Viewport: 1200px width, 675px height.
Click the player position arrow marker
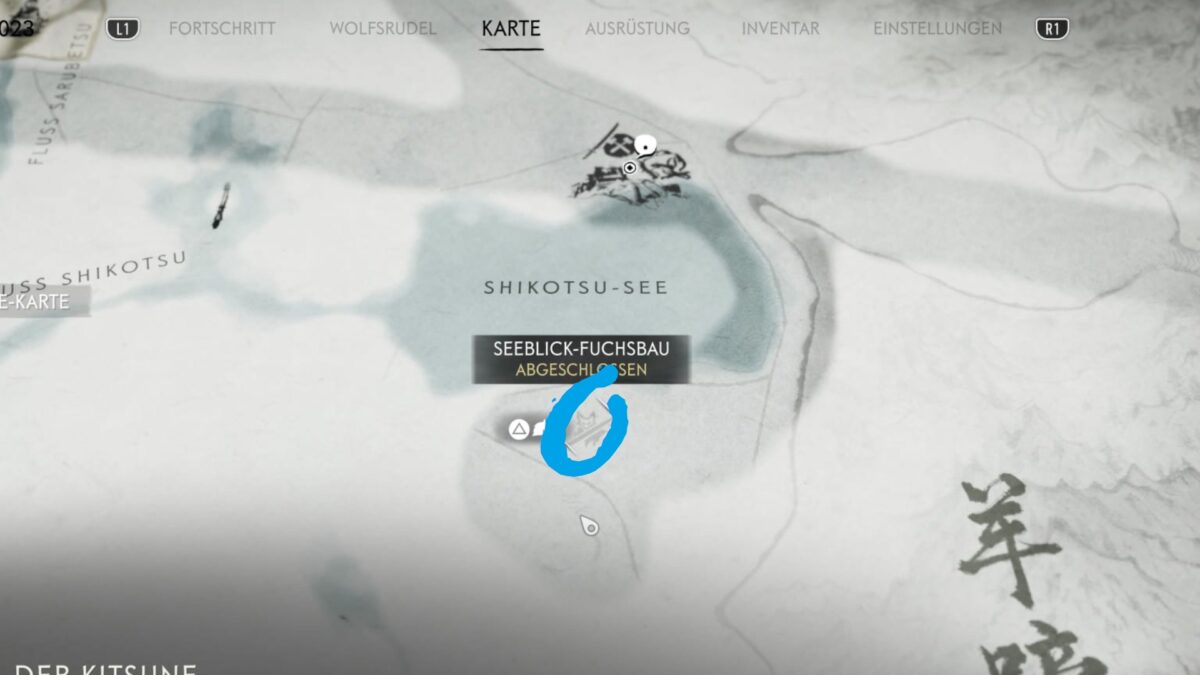tap(590, 525)
